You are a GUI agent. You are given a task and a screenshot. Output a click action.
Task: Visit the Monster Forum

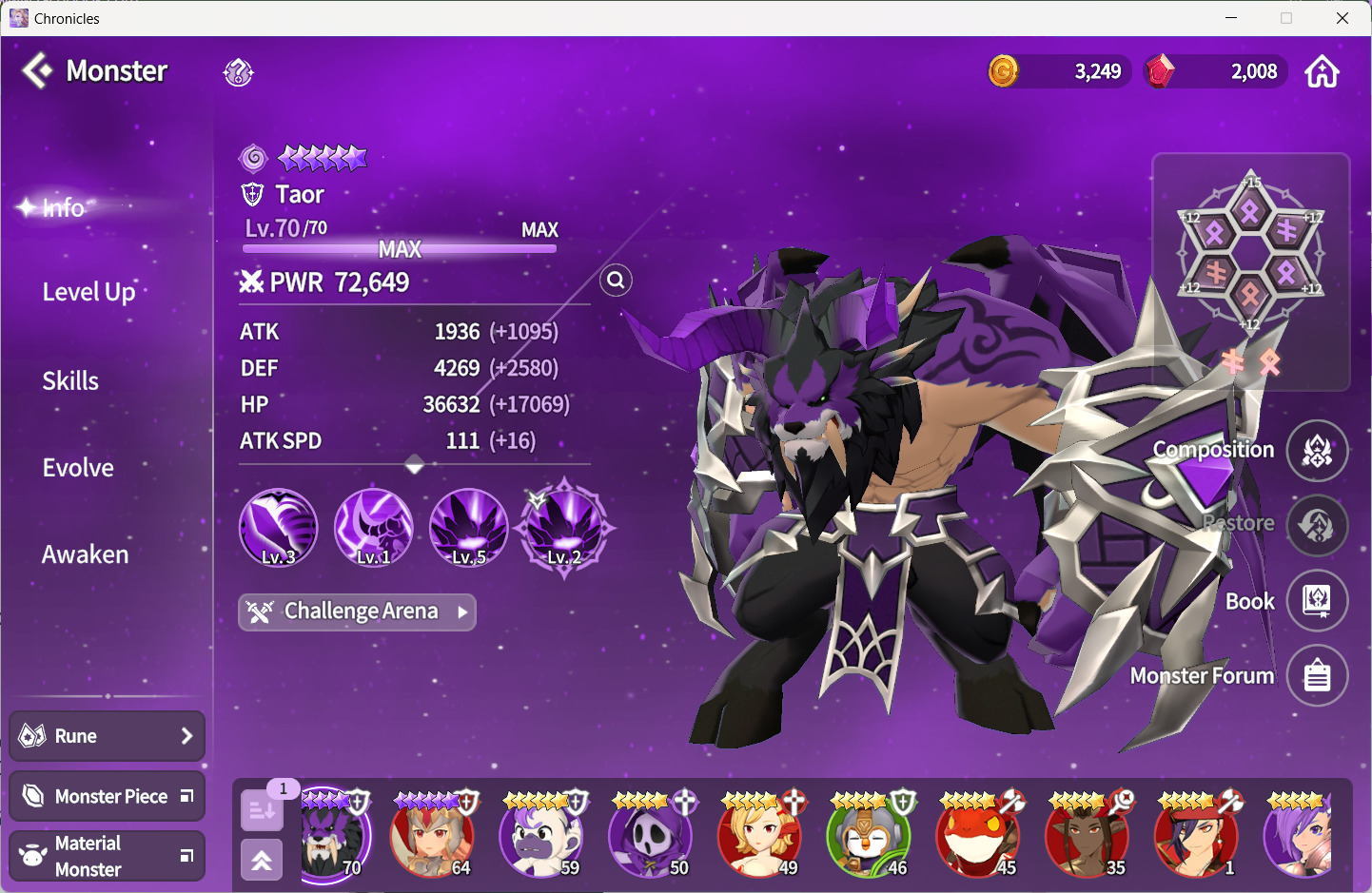pyautogui.click(x=1317, y=676)
